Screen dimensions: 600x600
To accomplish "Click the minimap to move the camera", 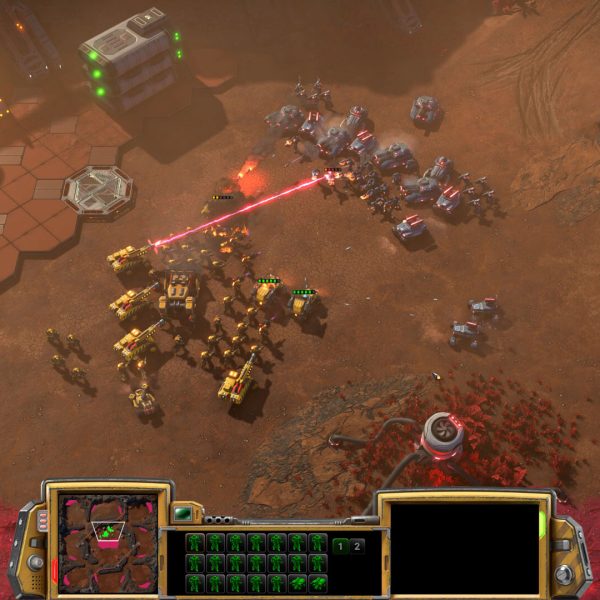I will coord(108,541).
